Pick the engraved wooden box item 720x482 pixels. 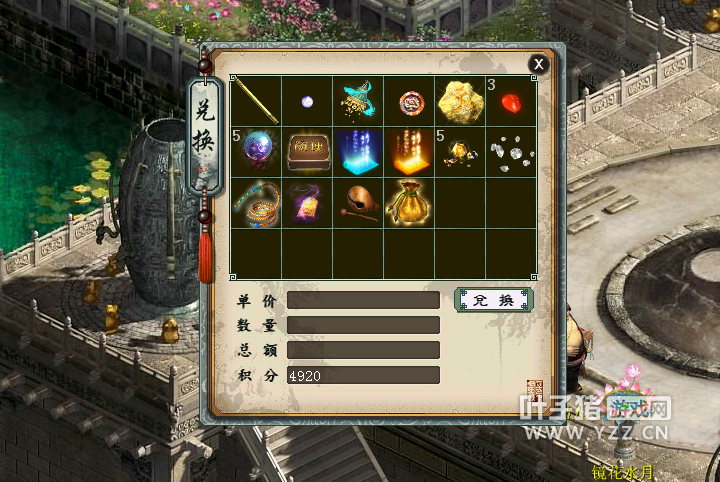point(308,152)
